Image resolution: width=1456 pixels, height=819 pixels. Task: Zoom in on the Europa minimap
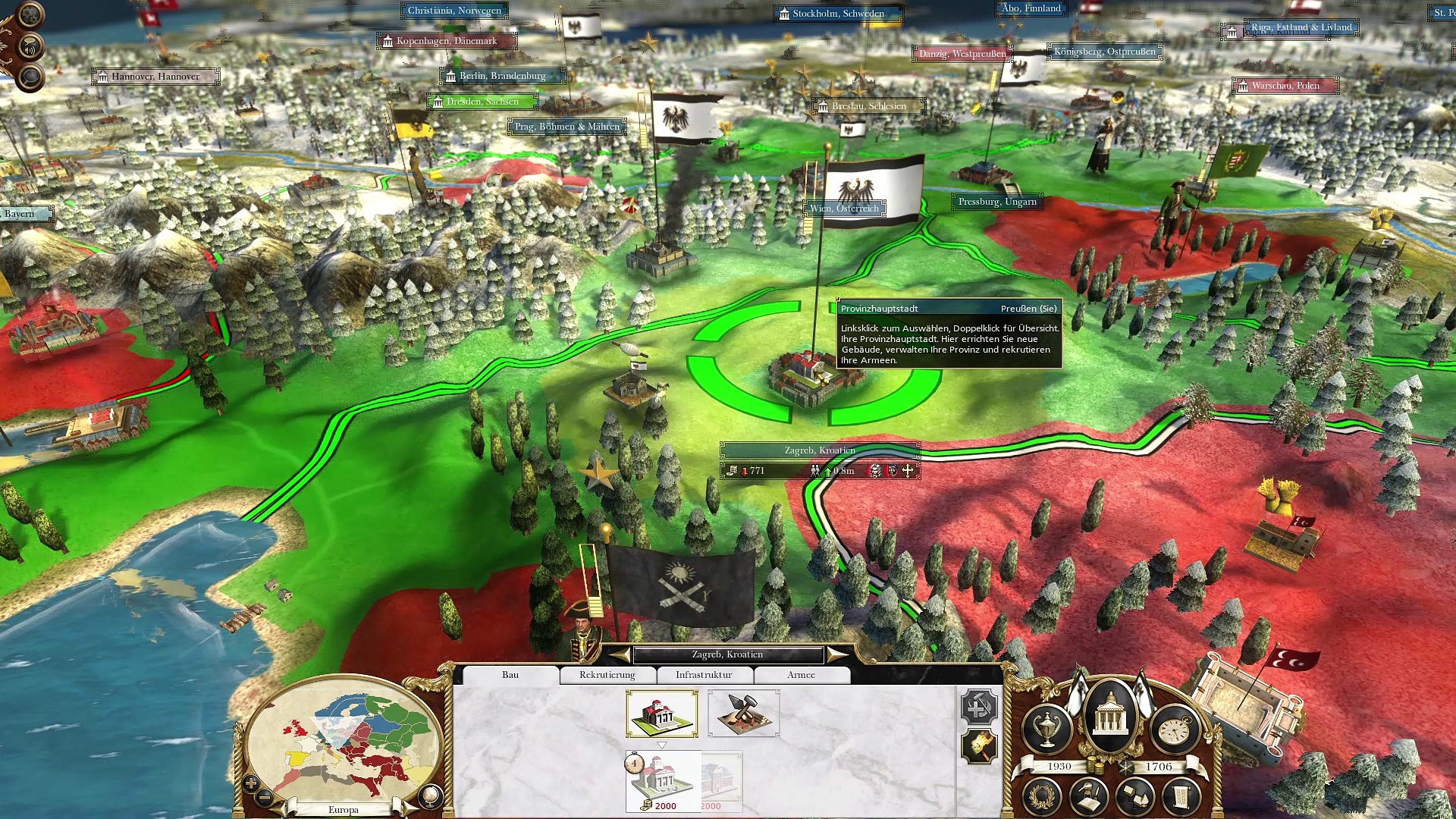(x=251, y=783)
